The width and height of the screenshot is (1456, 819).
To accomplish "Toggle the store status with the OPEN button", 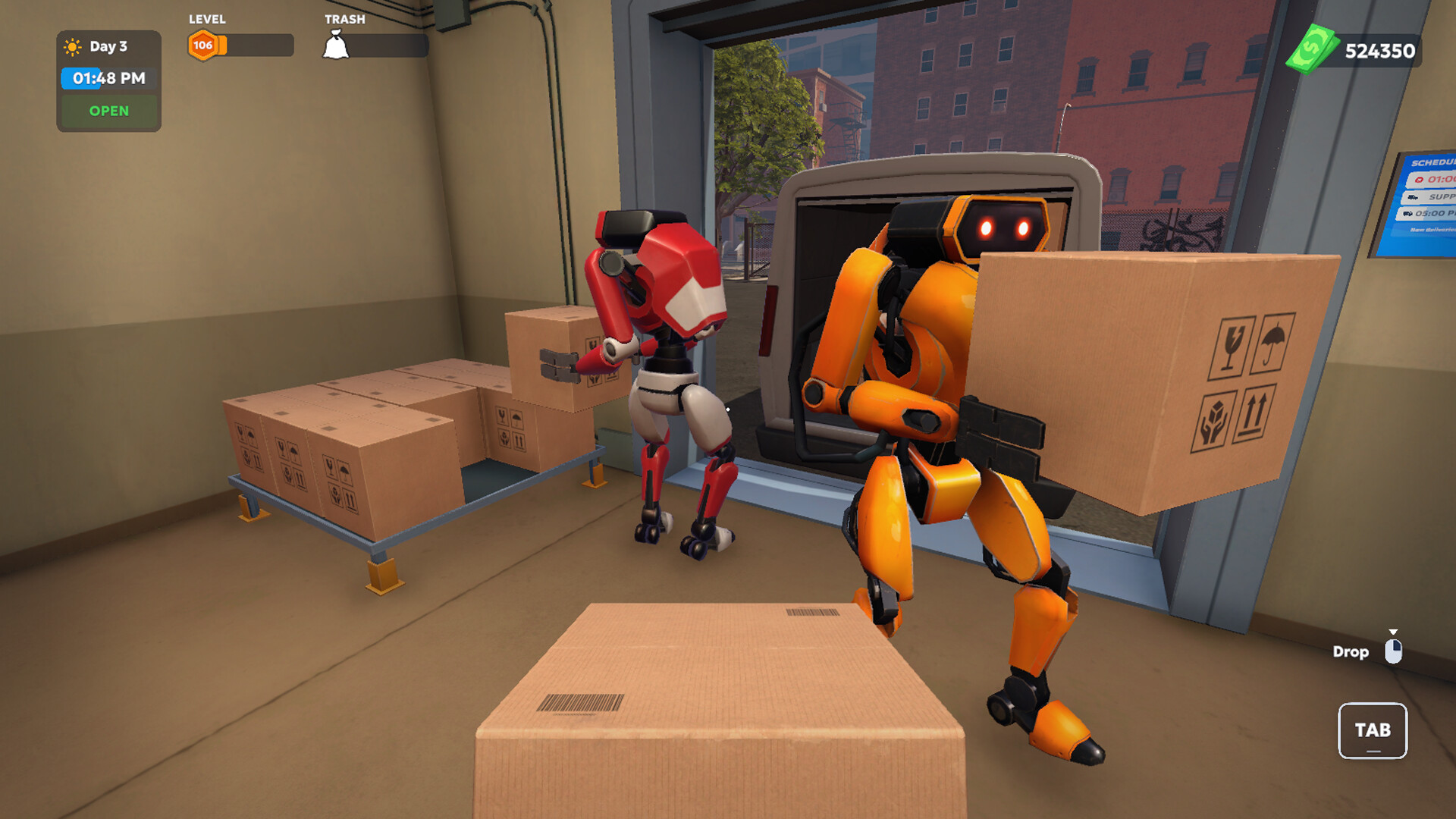I will tap(108, 111).
